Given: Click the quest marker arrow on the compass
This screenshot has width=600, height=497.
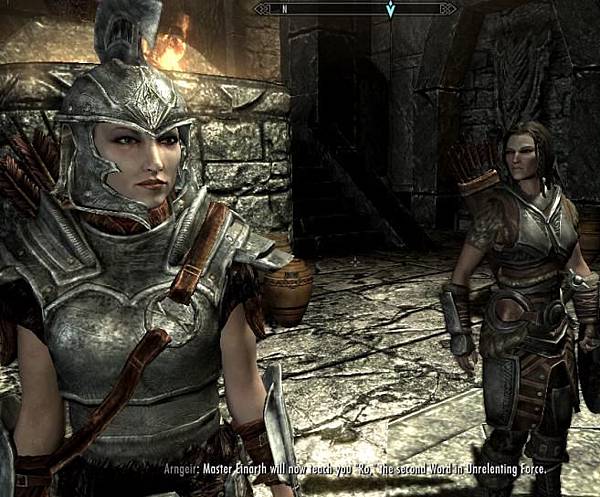Looking at the screenshot, I should coord(390,11).
